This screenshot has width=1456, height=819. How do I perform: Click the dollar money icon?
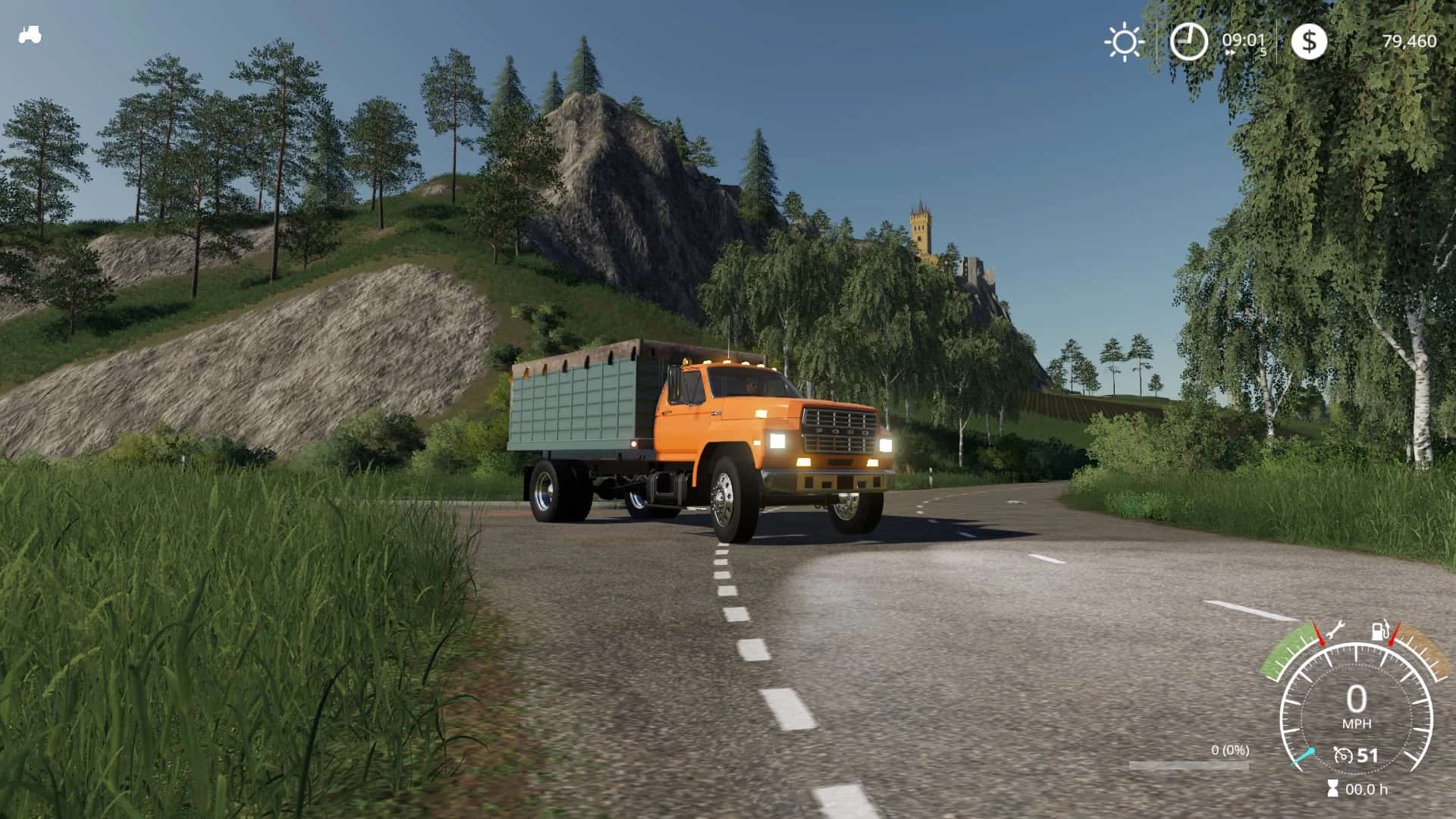click(x=1309, y=41)
